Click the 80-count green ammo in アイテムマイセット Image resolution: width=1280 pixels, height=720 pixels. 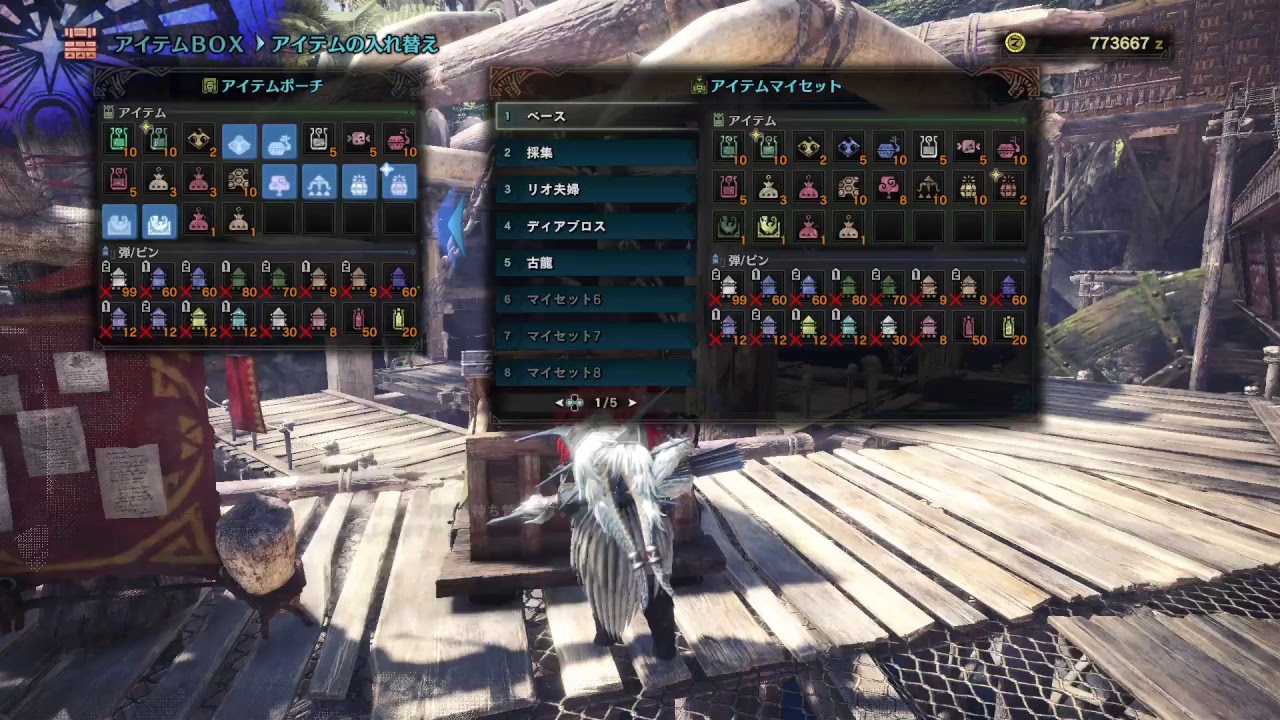click(849, 287)
